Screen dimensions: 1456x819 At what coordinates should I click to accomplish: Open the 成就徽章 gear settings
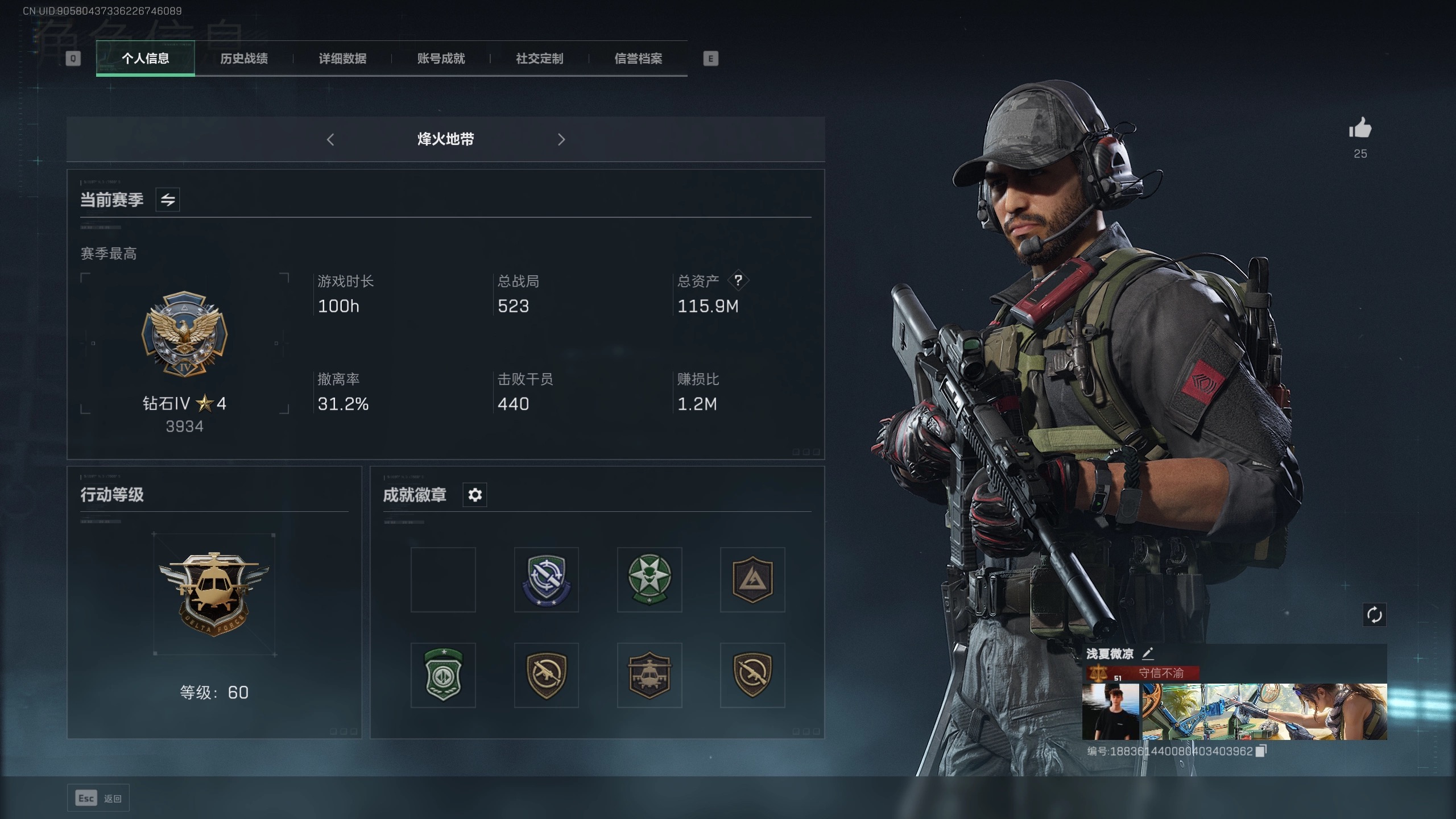pyautogui.click(x=475, y=495)
